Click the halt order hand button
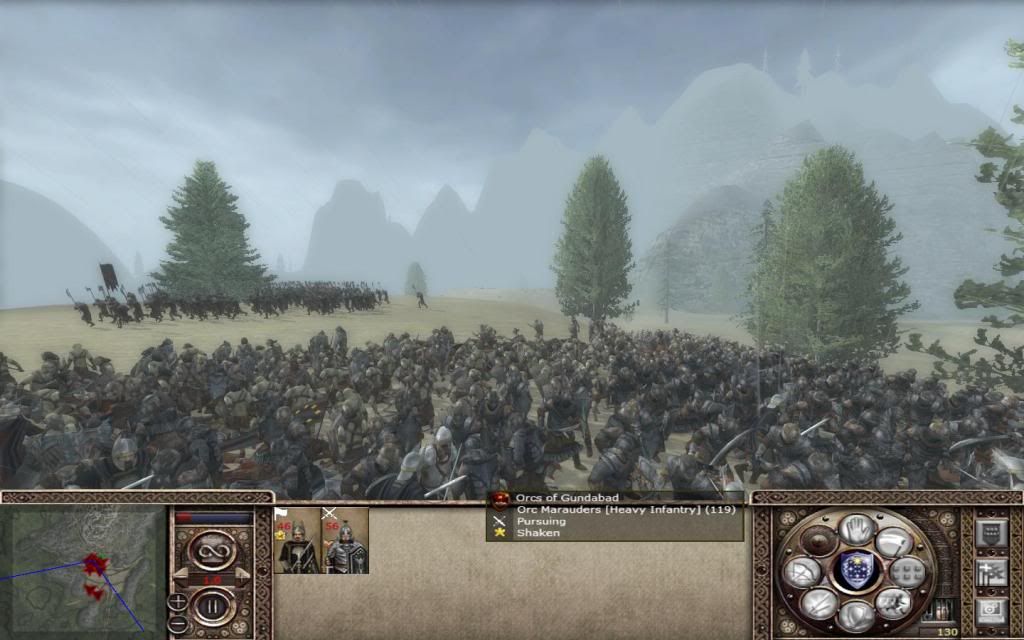 [x=856, y=528]
